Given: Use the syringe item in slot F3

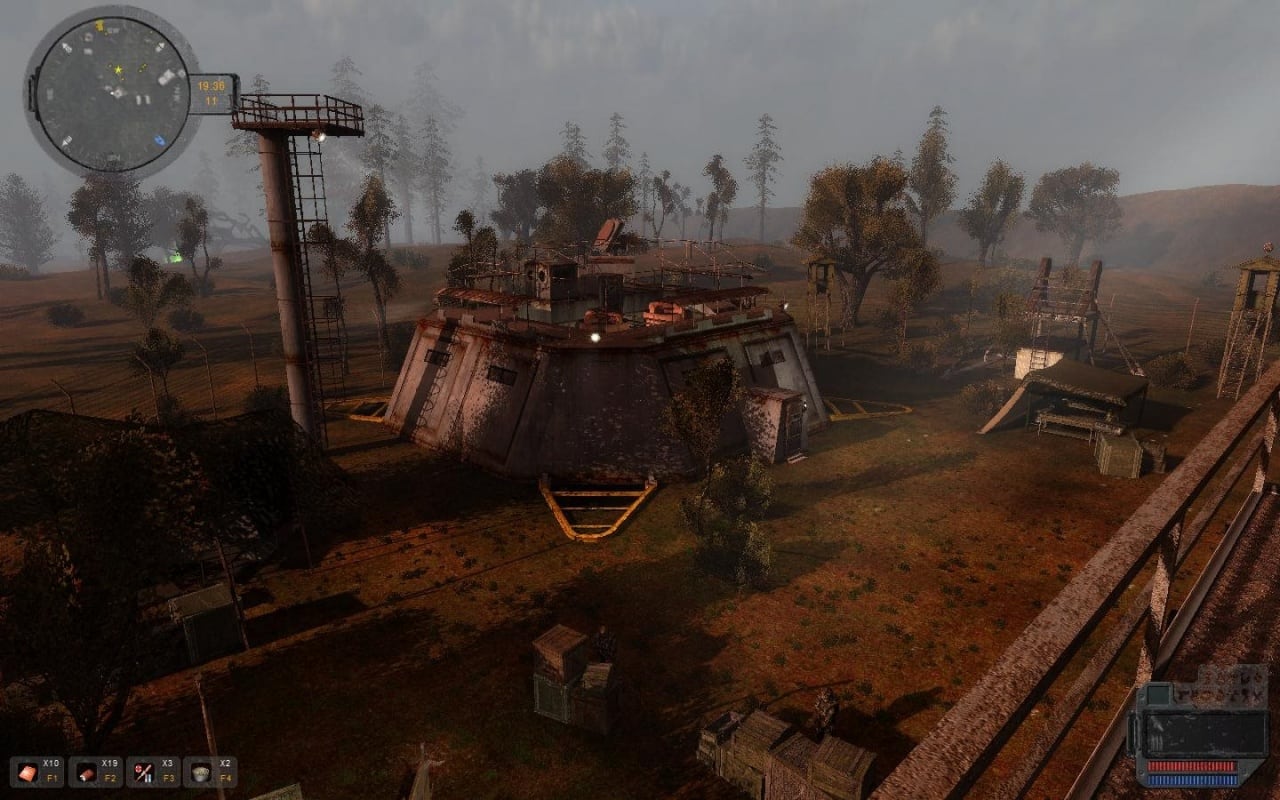Looking at the screenshot, I should click(141, 771).
